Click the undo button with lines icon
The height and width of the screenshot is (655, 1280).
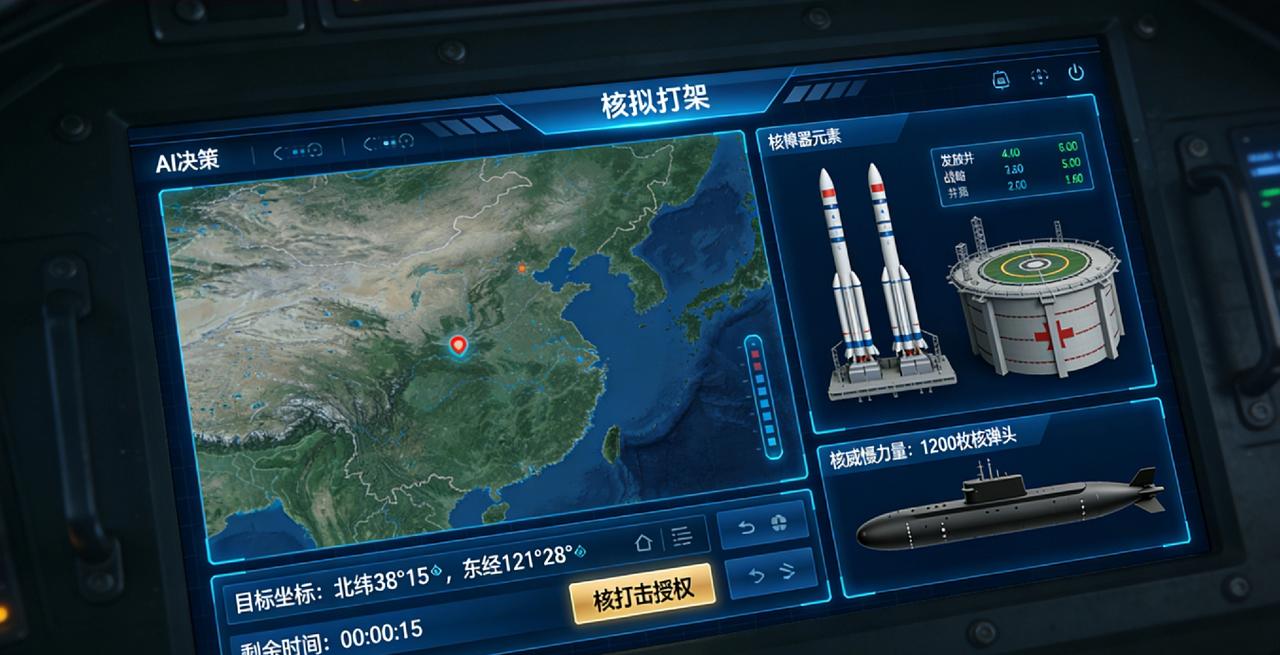[771, 574]
